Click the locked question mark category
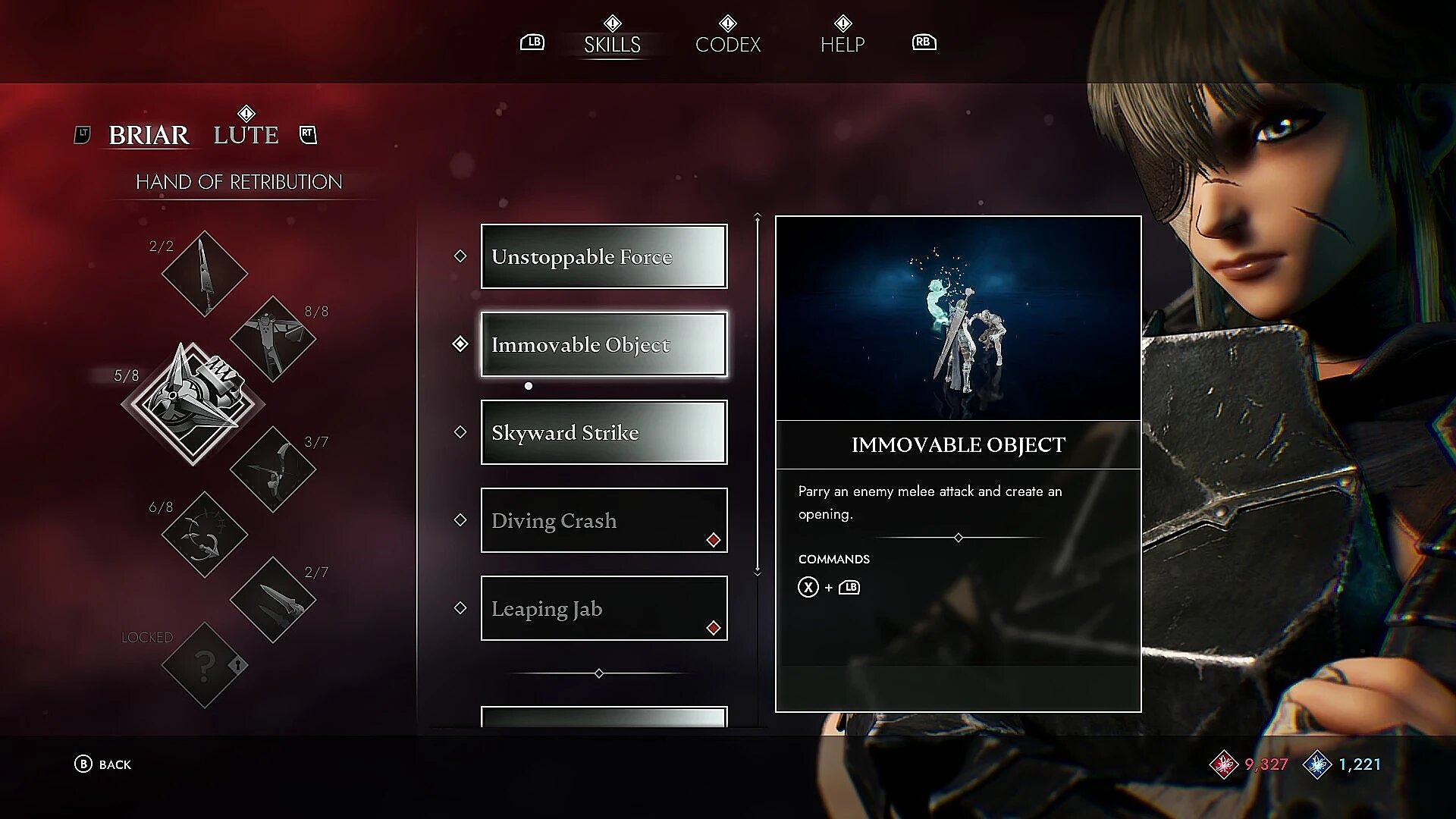1456x819 pixels. point(204,665)
